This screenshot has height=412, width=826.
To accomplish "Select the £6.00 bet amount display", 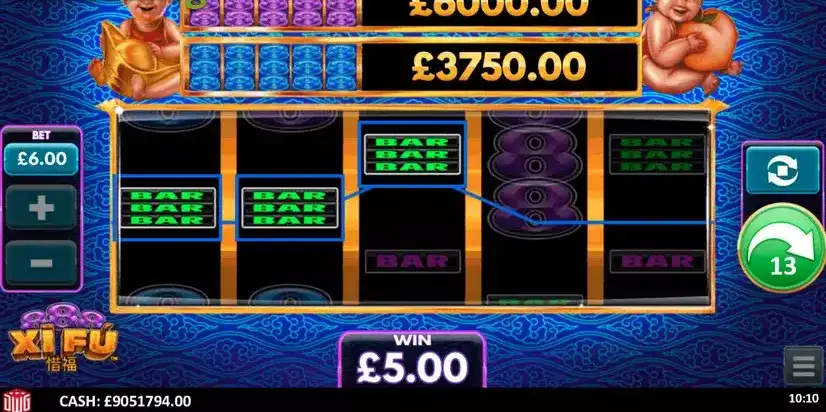I will 41,158.
